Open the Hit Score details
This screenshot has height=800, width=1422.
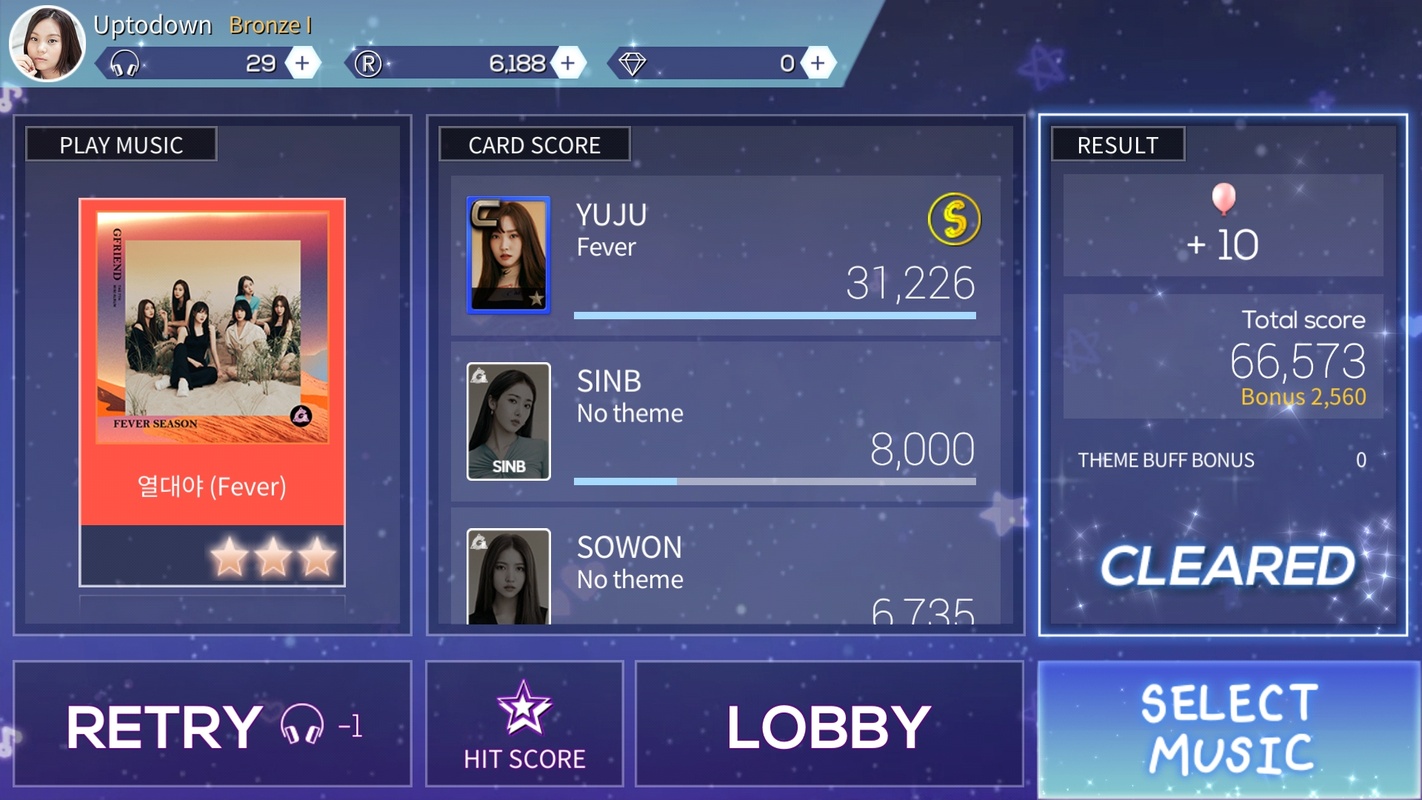tap(524, 724)
